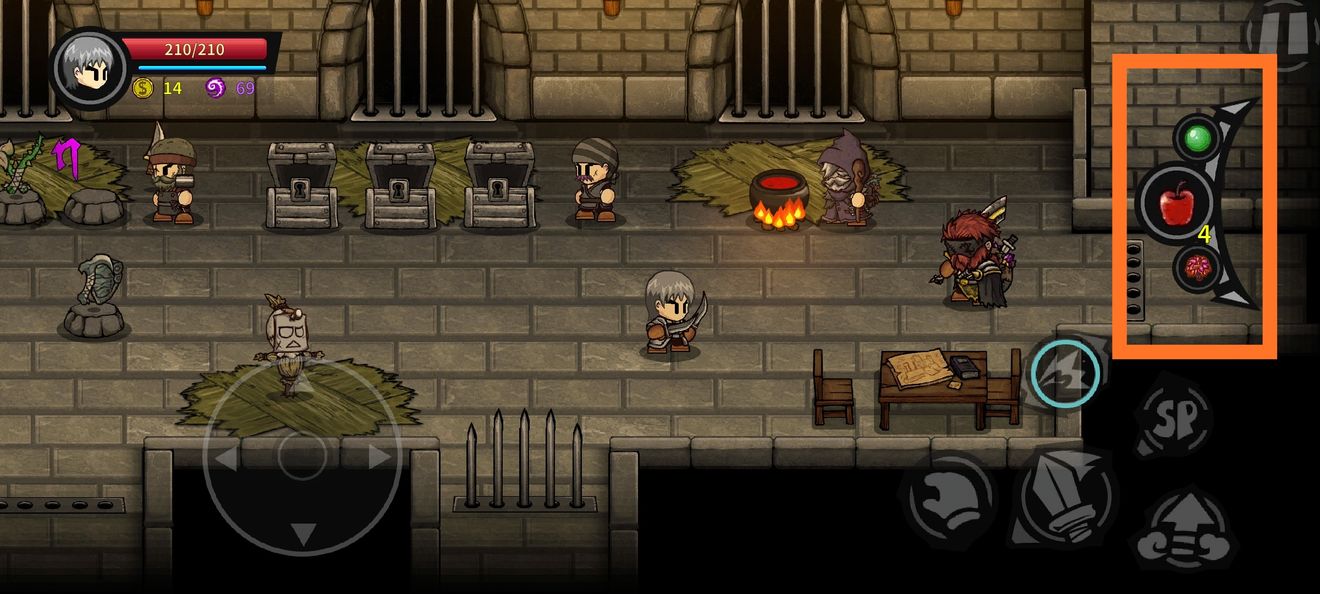Tap the joystick's right arrow
This screenshot has width=1320, height=594.
pos(379,458)
